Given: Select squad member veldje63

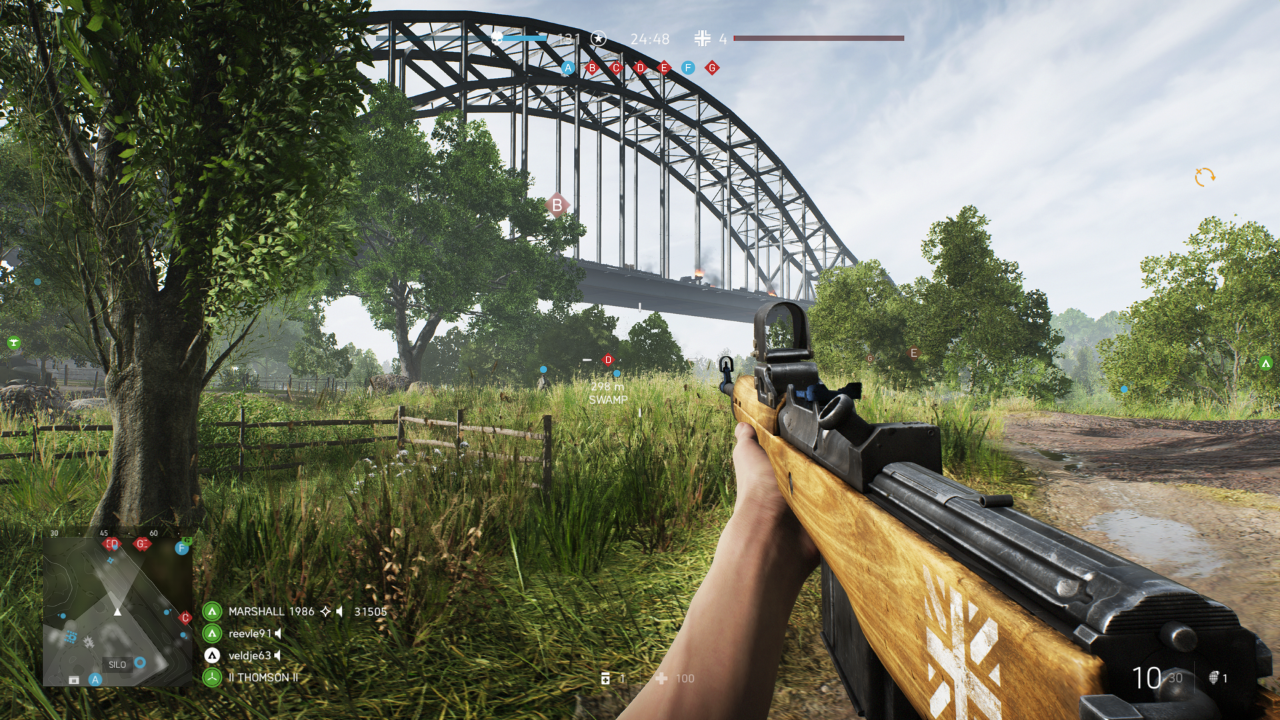Looking at the screenshot, I should pos(249,655).
